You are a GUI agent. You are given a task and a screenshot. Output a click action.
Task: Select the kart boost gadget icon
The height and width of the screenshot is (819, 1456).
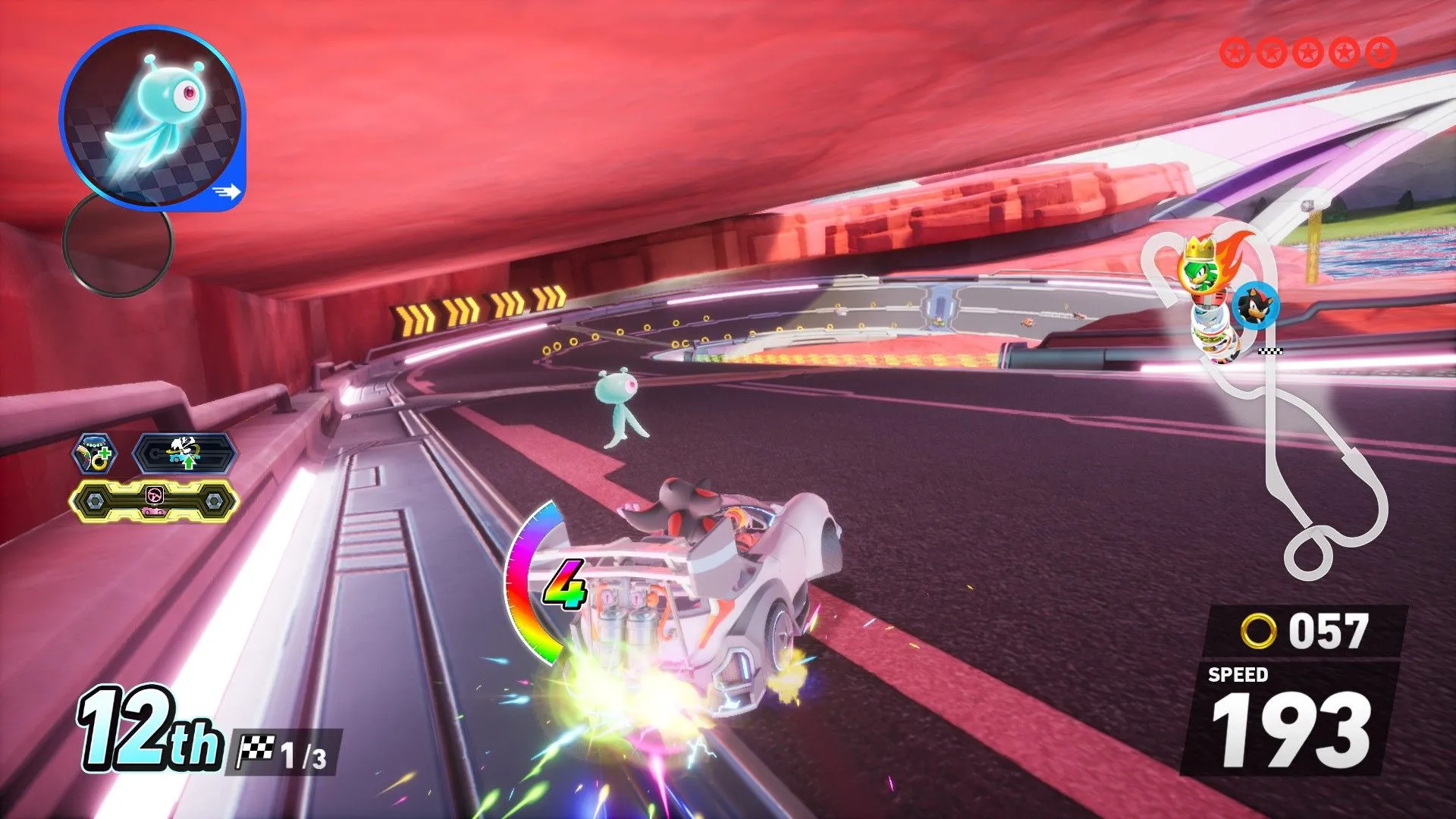pos(185,454)
